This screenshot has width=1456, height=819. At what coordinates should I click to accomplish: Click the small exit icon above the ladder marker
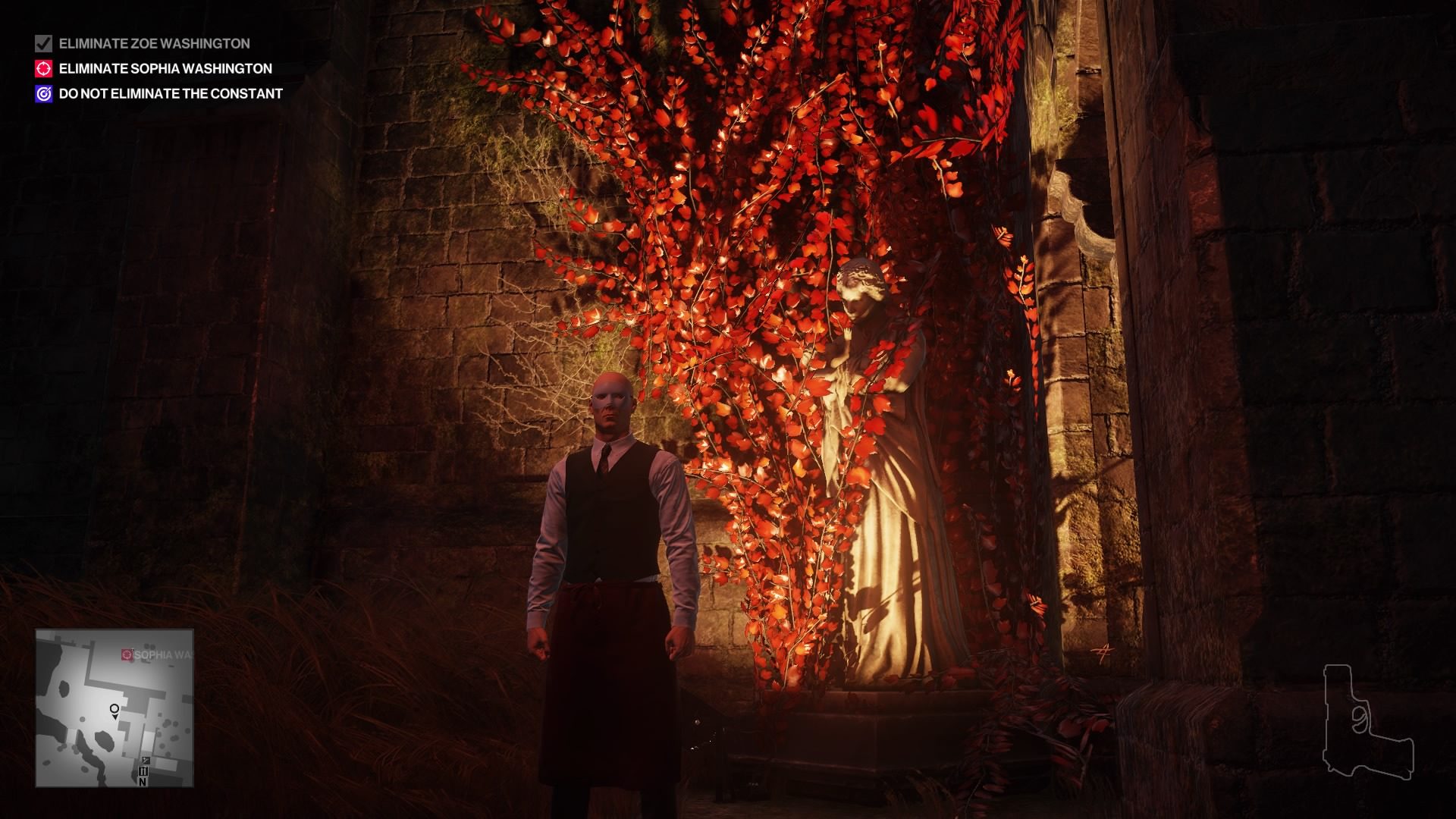146,760
